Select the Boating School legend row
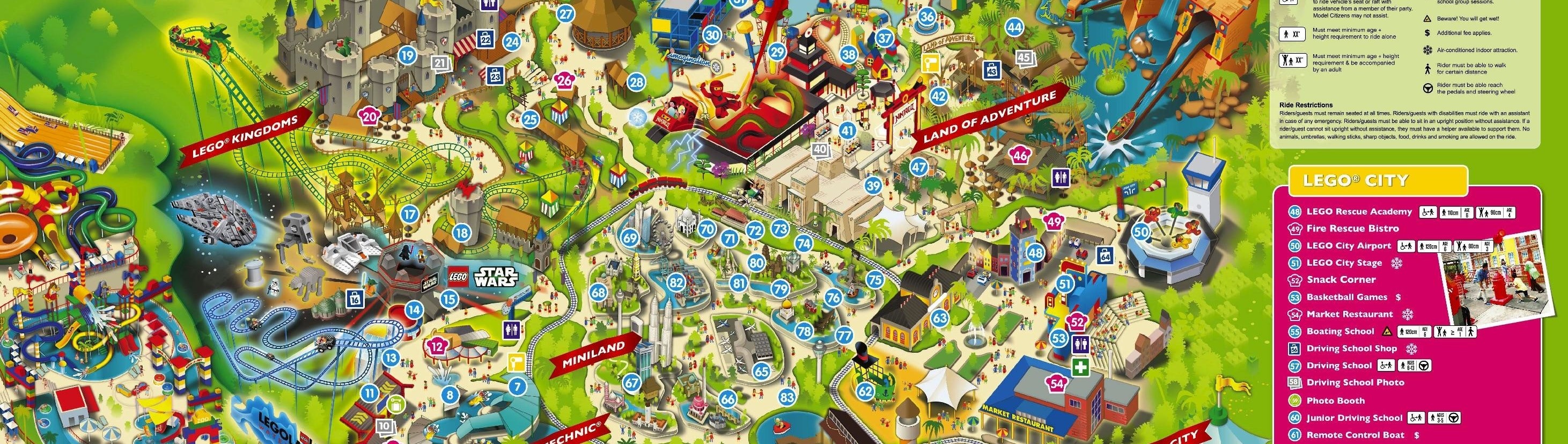The image size is (1568, 444). point(1339,331)
